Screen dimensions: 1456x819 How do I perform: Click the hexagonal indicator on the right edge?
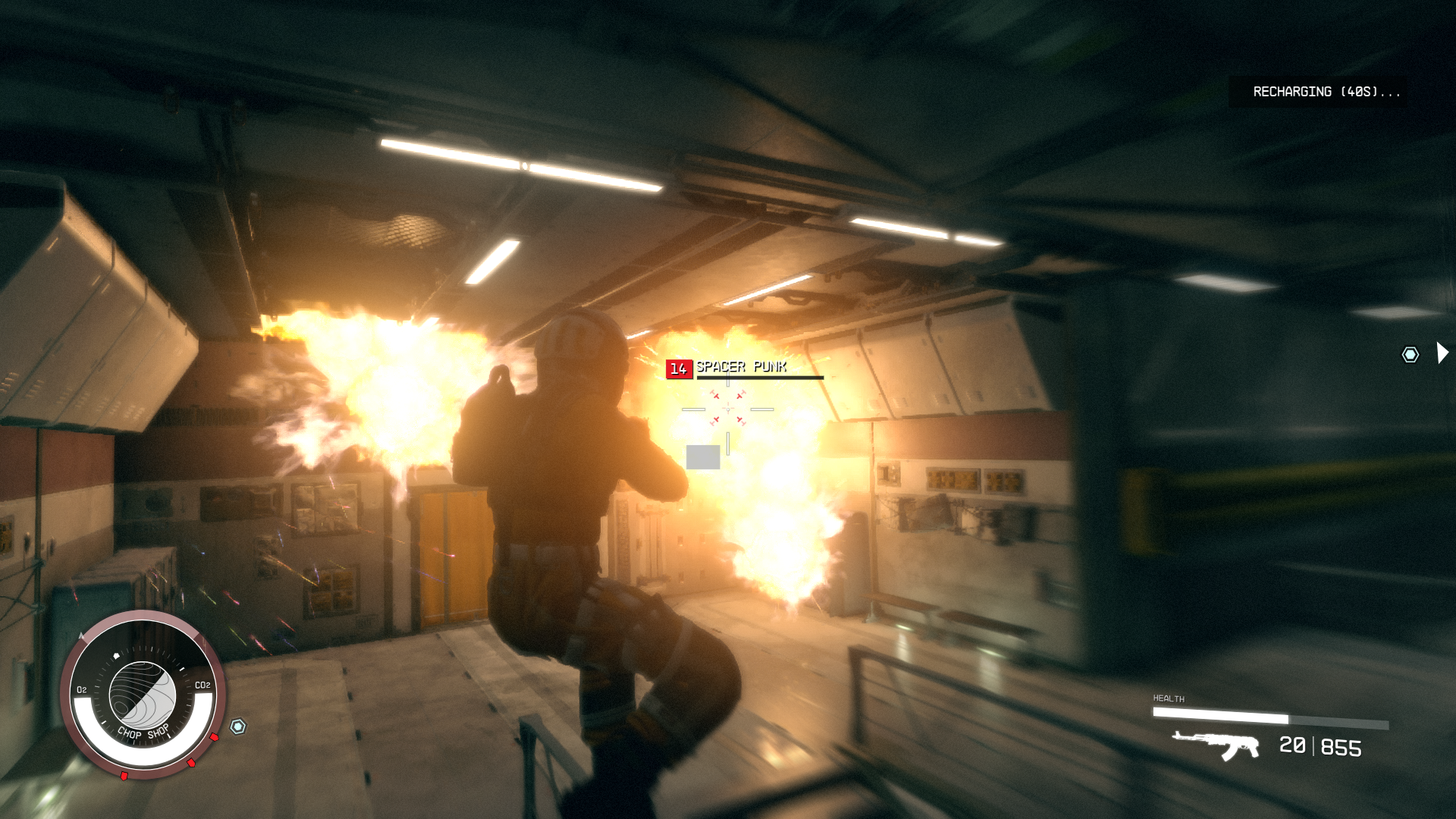(1408, 353)
